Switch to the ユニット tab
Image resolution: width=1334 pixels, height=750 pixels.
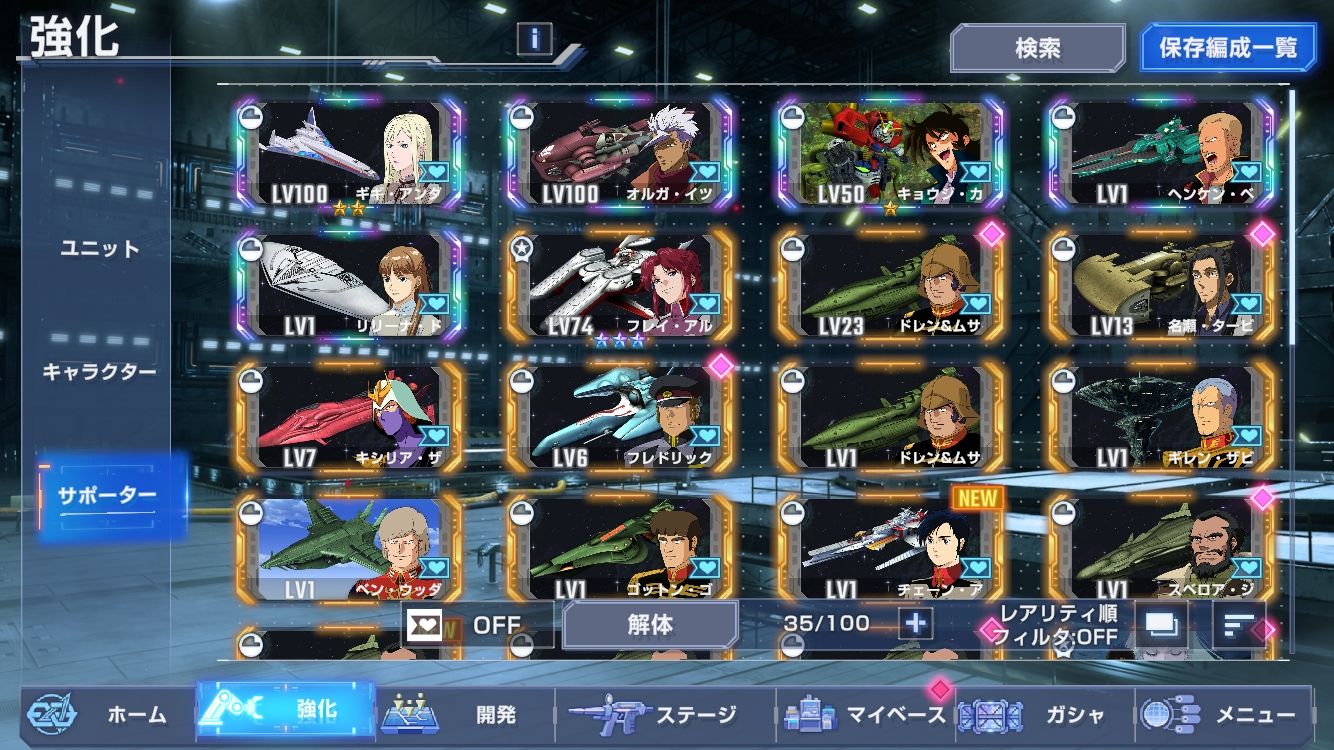pos(99,249)
